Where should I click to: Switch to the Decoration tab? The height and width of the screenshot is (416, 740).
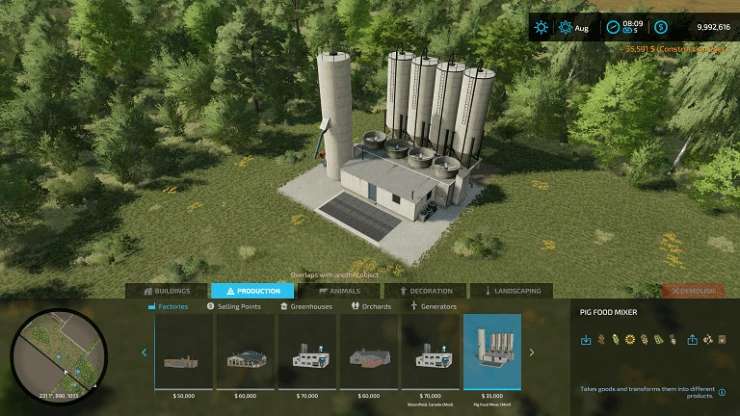[x=424, y=291]
